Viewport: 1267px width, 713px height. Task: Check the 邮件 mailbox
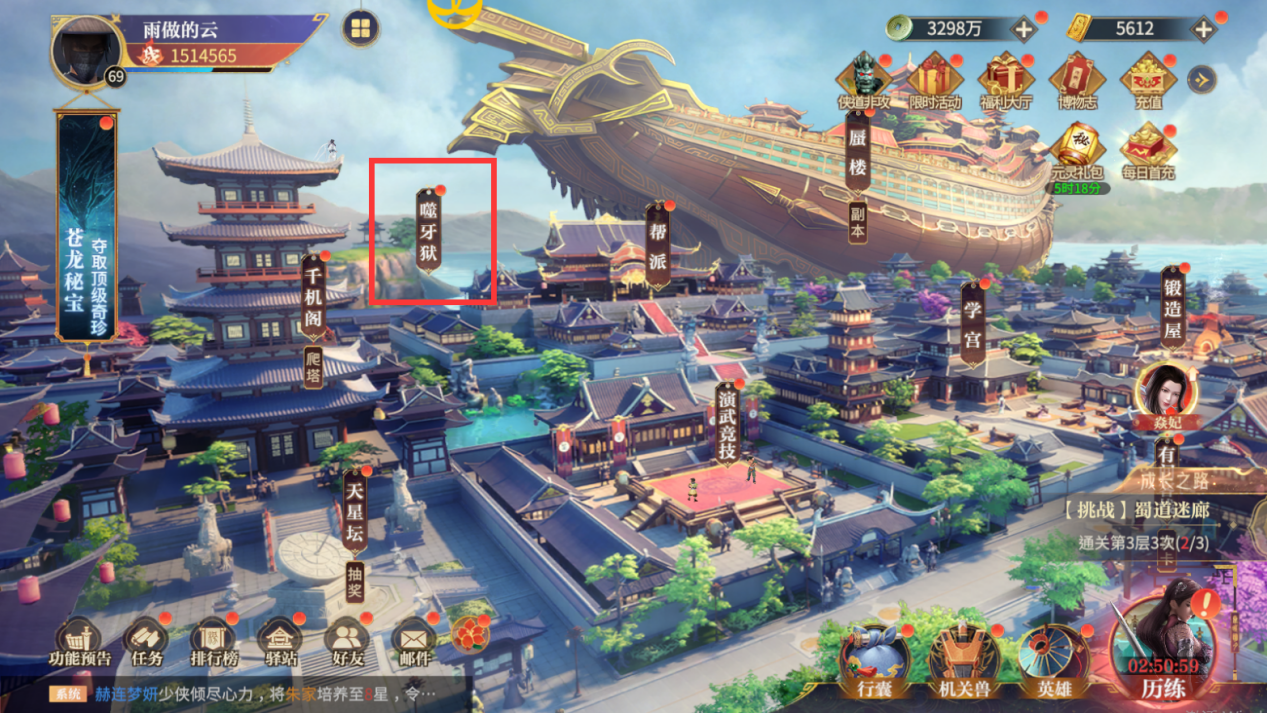[413, 642]
